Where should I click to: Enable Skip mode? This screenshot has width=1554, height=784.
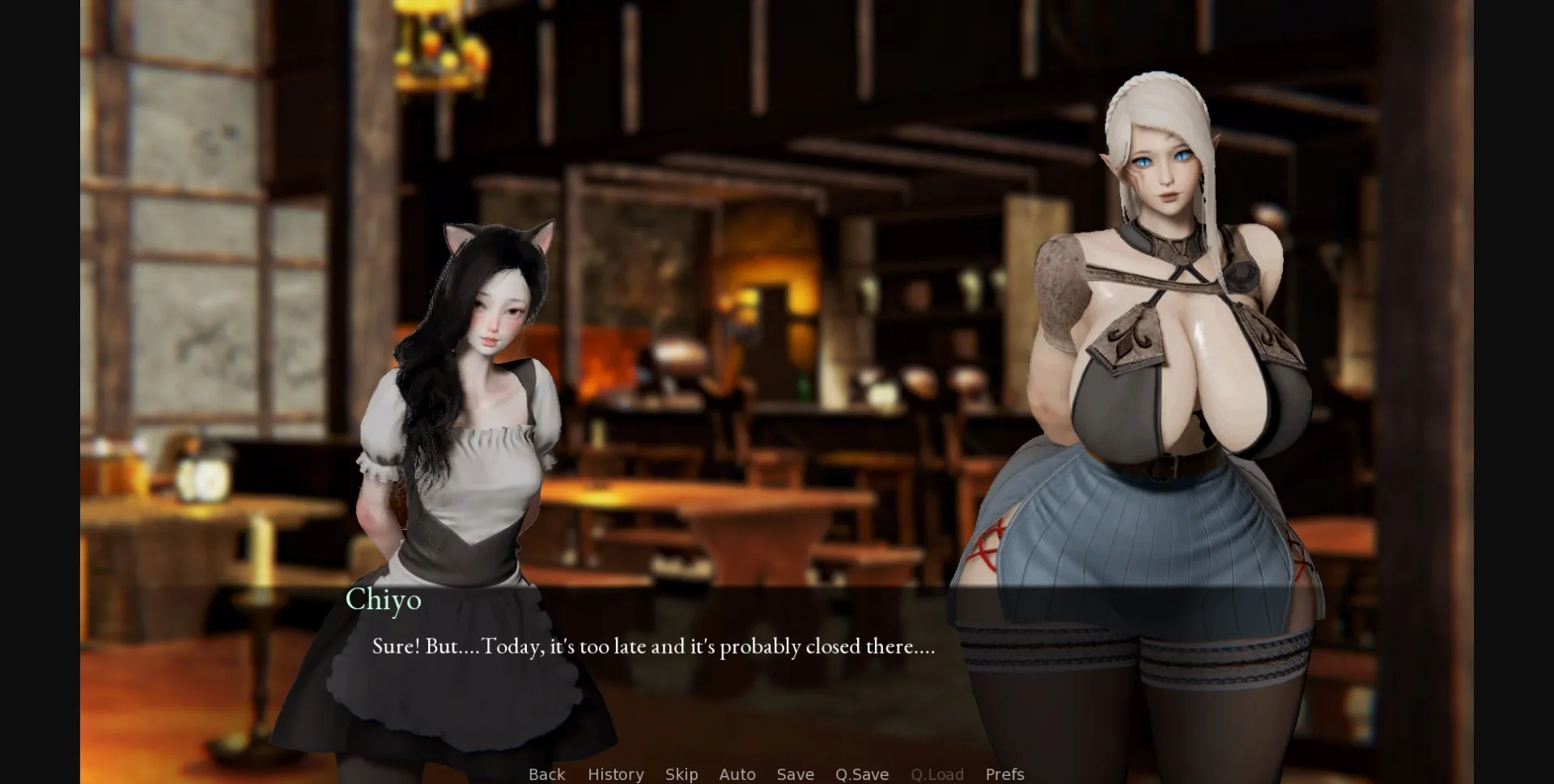[681, 774]
